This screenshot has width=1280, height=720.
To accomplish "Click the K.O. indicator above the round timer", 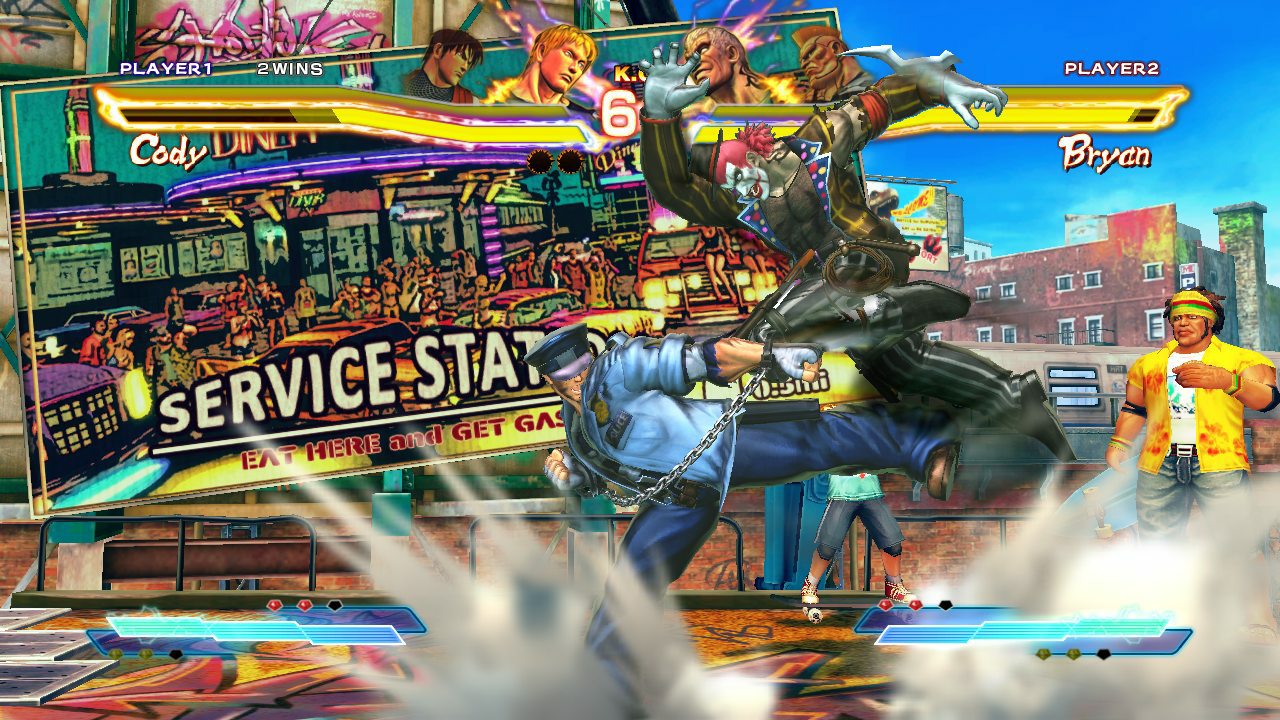I will click(630, 74).
